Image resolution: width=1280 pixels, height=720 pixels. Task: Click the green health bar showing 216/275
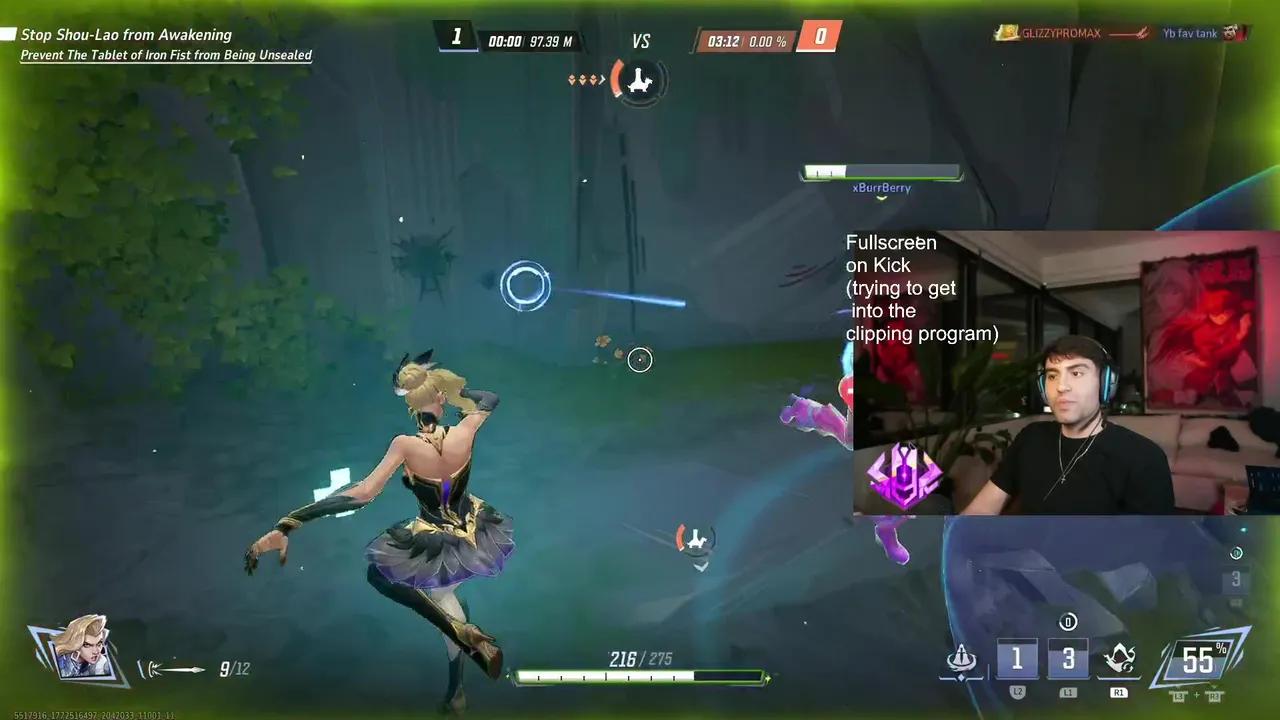[640, 677]
